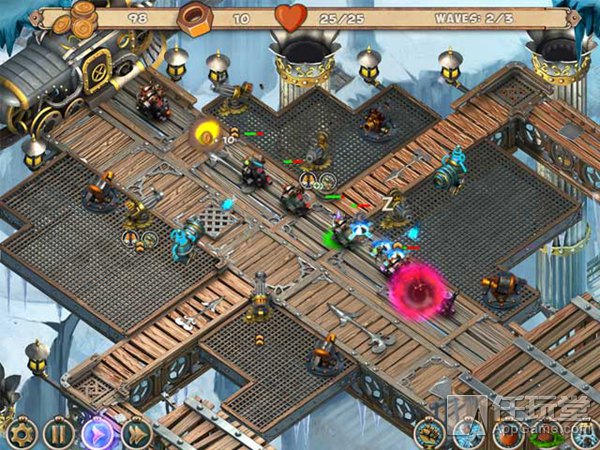Pause the game

58,434
